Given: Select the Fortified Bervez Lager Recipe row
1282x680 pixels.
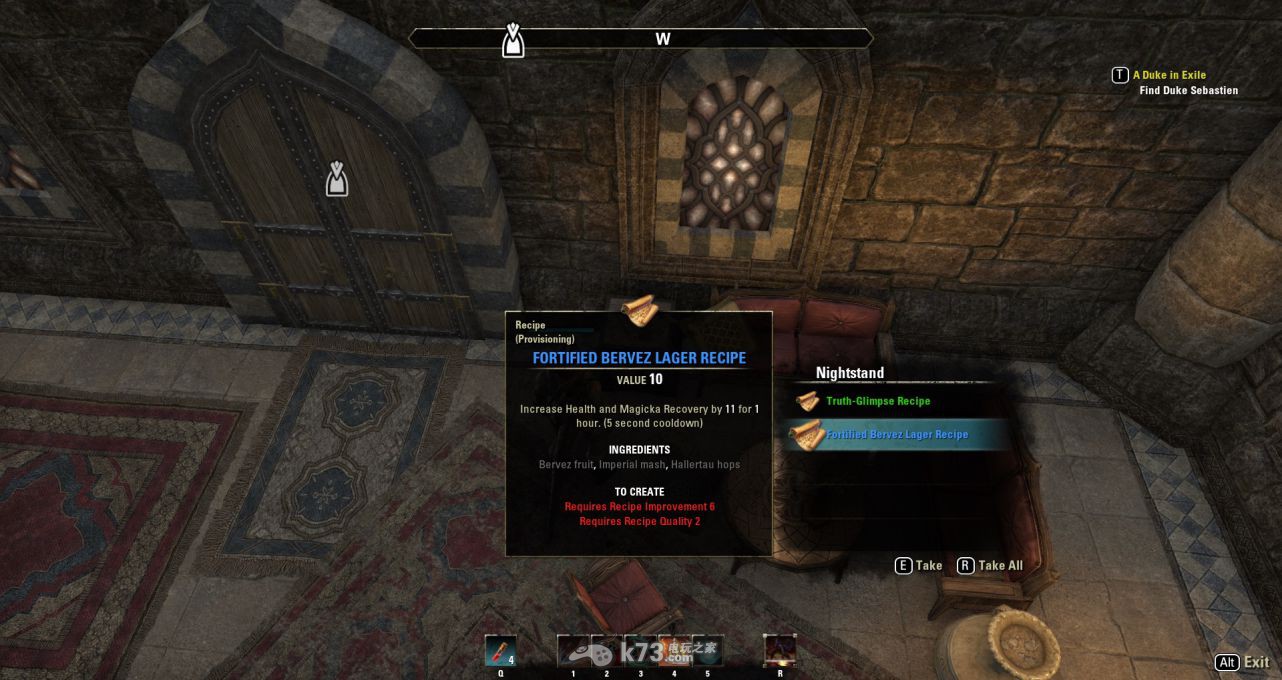Looking at the screenshot, I should point(896,435).
